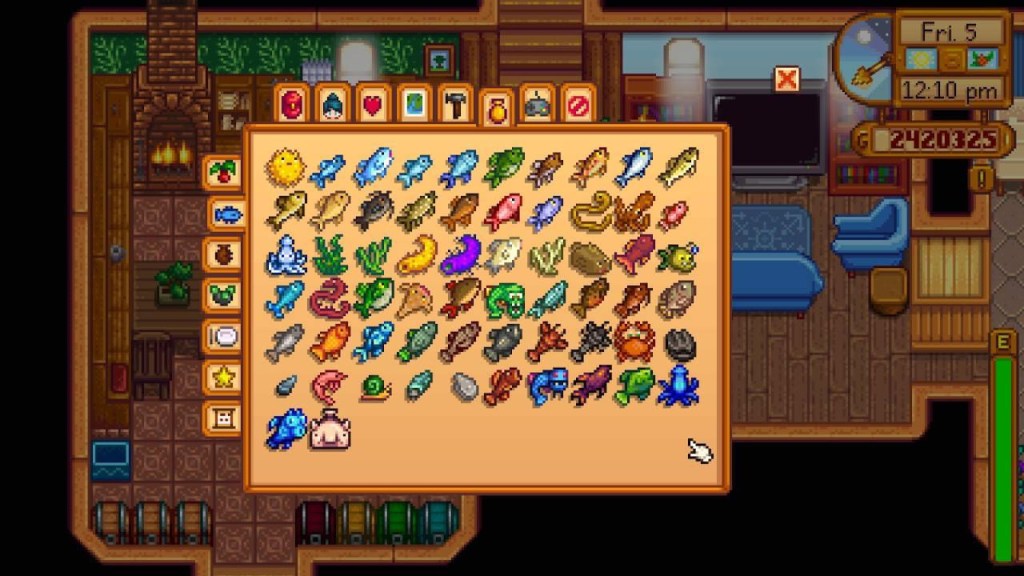Choose the coiled yellow eel

tap(590, 210)
